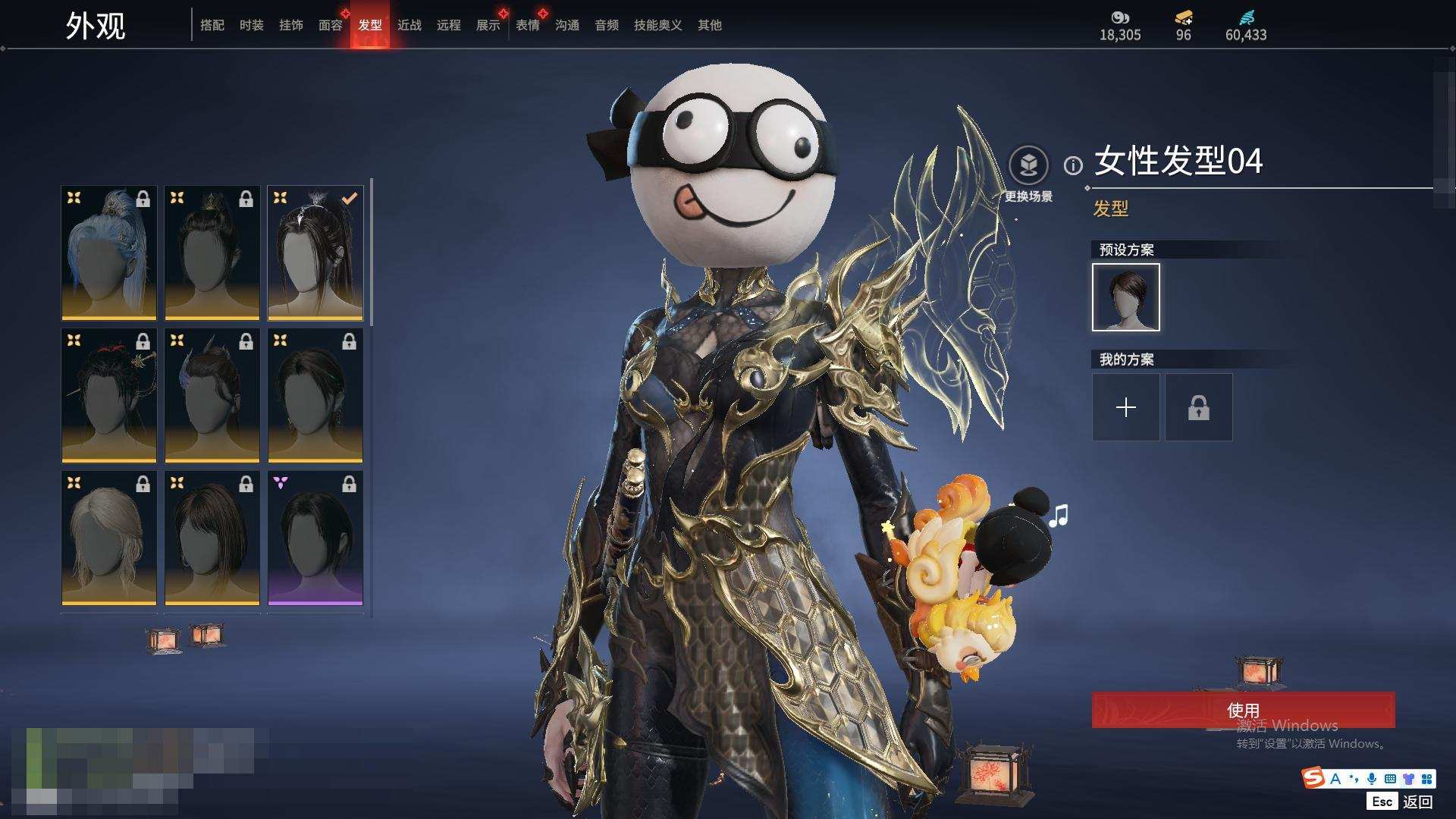Viewport: 1456px width, 819px height.
Task: Select the 其他 tab
Action: coord(710,25)
